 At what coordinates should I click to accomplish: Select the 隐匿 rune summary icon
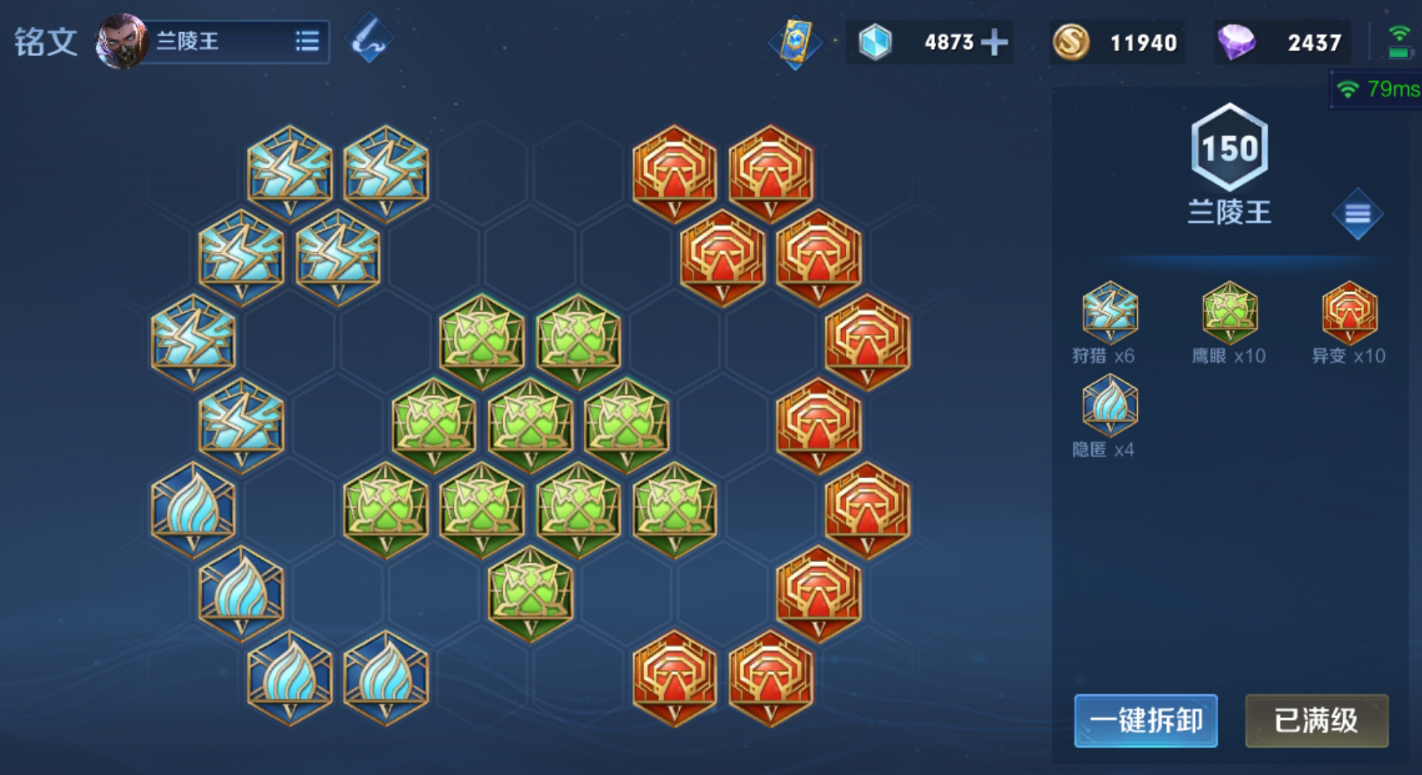[1110, 405]
